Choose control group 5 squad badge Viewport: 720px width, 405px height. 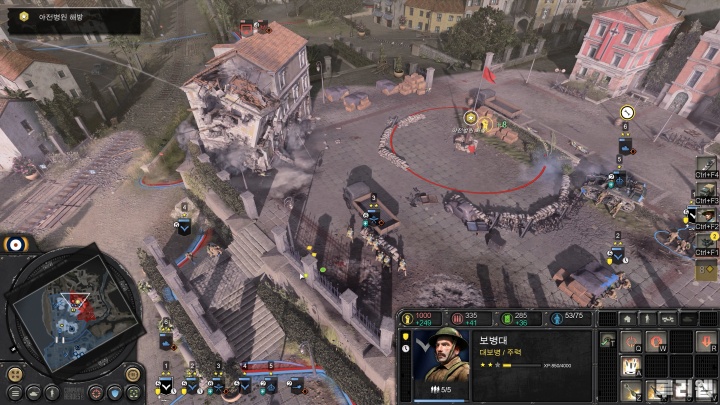click(x=270, y=385)
